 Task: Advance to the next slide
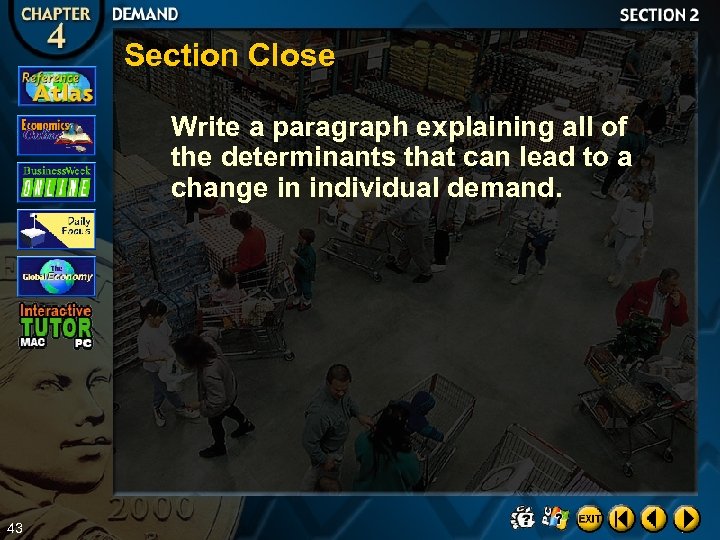point(686,518)
